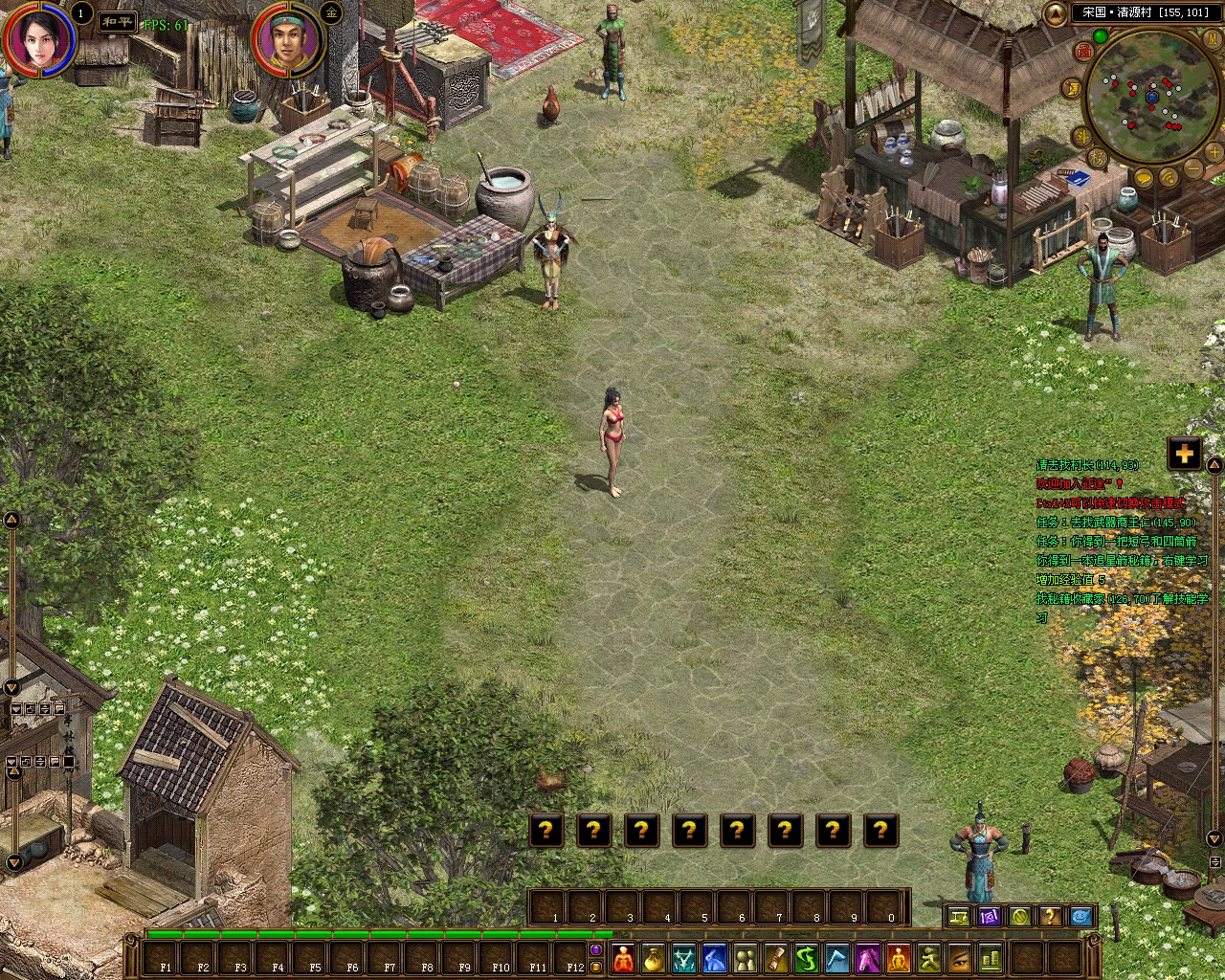Toggle the eye icon in the toolbar

pyautogui.click(x=959, y=957)
